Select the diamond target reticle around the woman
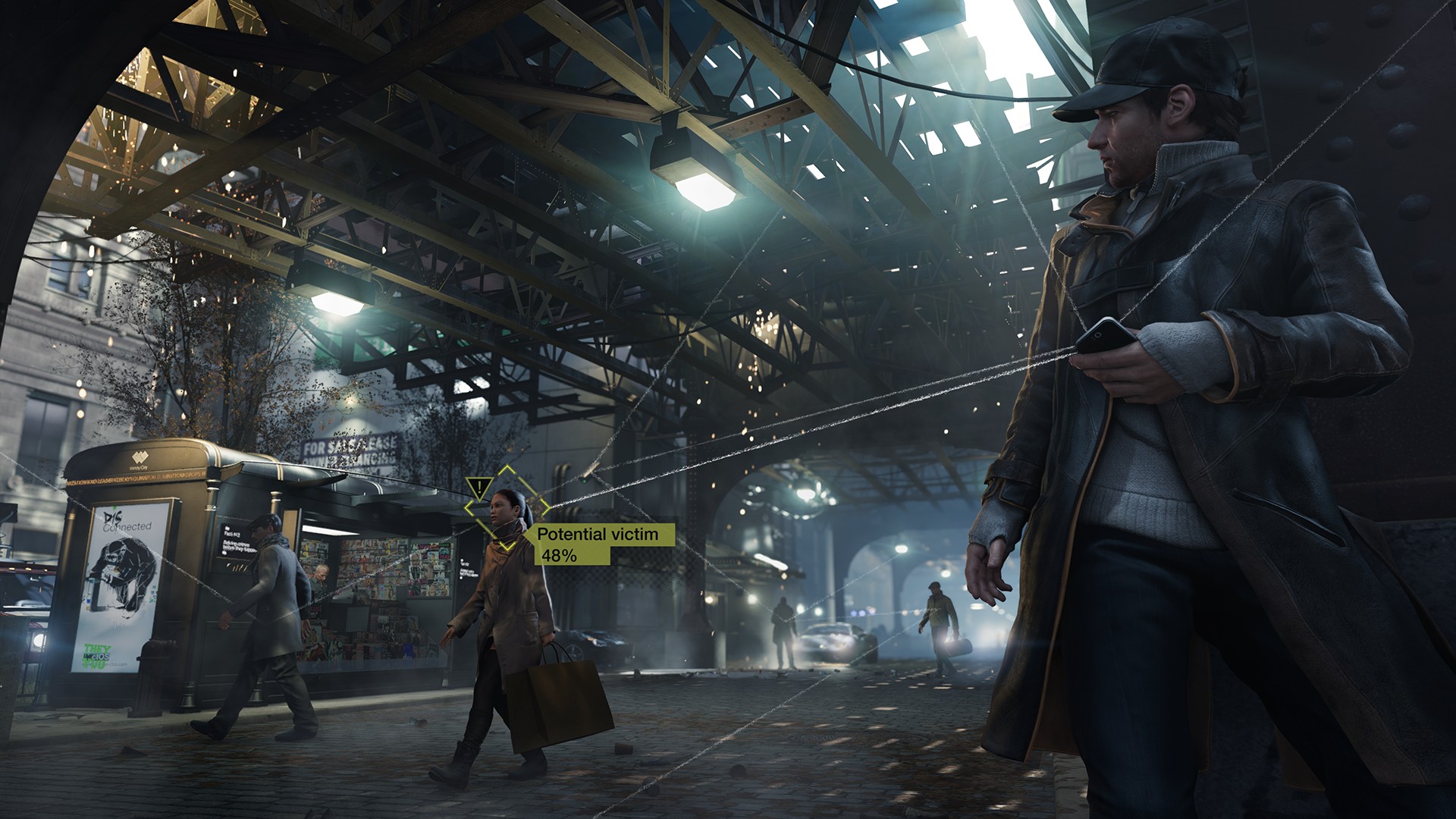Image resolution: width=1456 pixels, height=819 pixels. click(507, 509)
